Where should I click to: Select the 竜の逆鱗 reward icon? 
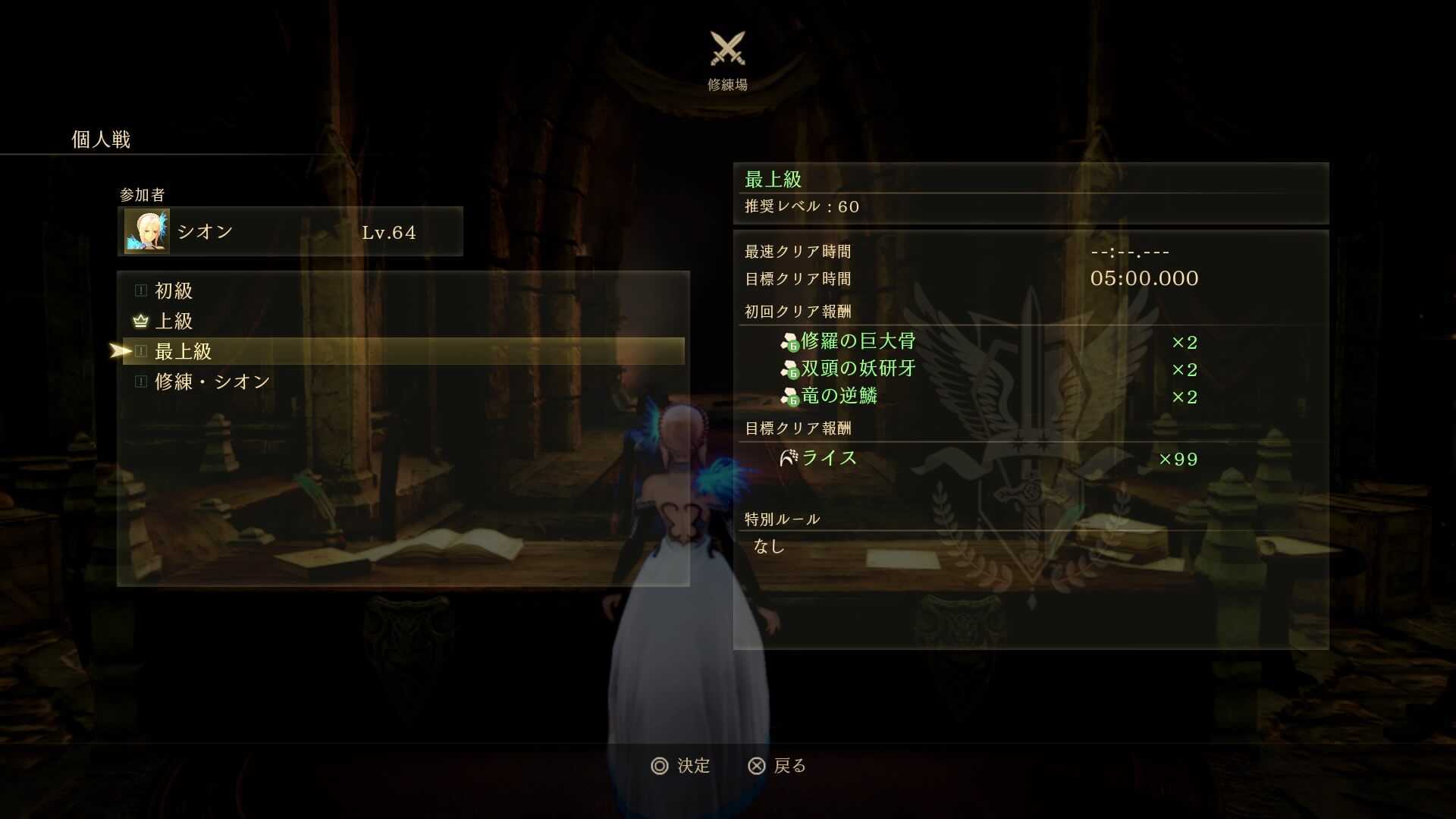[789, 396]
